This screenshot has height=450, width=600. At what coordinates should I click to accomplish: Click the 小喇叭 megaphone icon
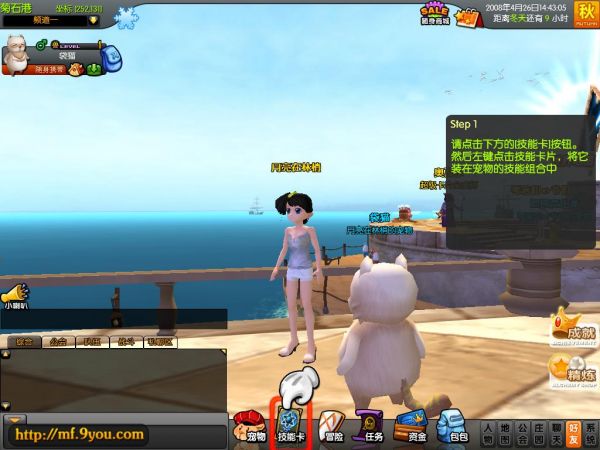(14, 297)
